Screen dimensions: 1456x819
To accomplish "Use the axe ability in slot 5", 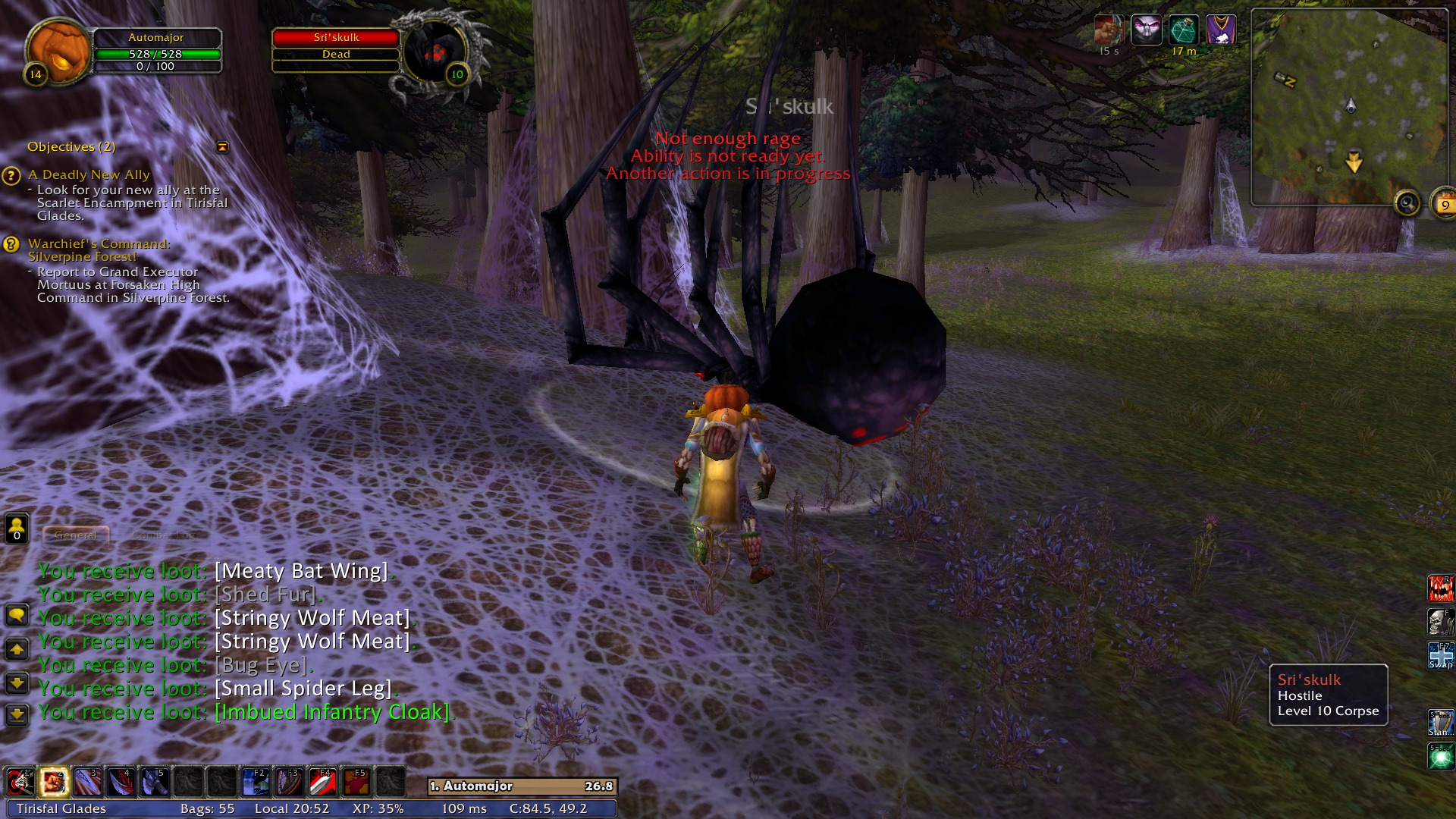I will 155,782.
